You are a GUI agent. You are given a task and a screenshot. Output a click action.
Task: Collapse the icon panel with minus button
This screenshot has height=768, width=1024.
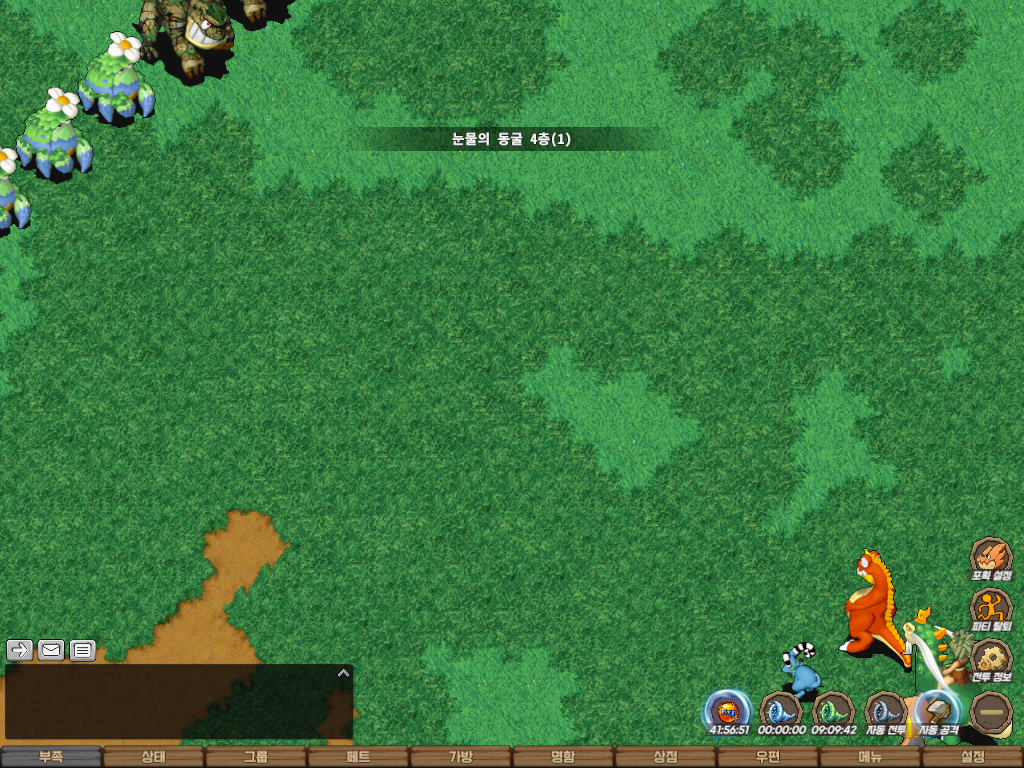[x=991, y=711]
